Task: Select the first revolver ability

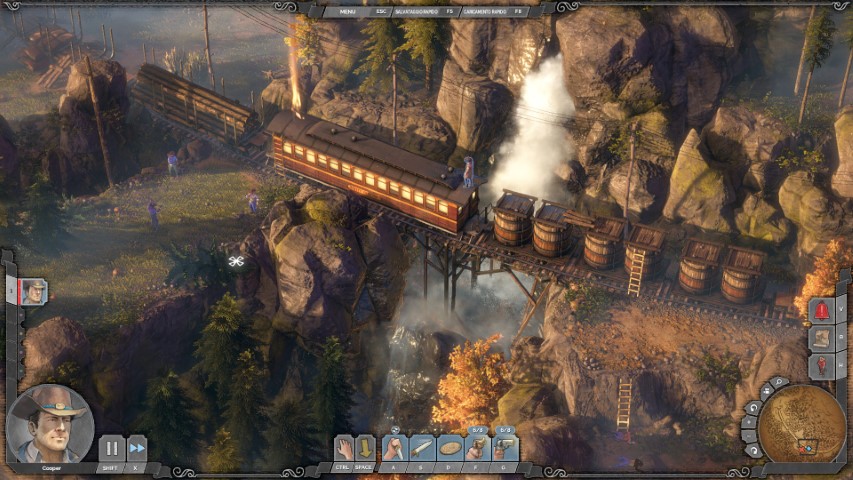Action: 478,448
